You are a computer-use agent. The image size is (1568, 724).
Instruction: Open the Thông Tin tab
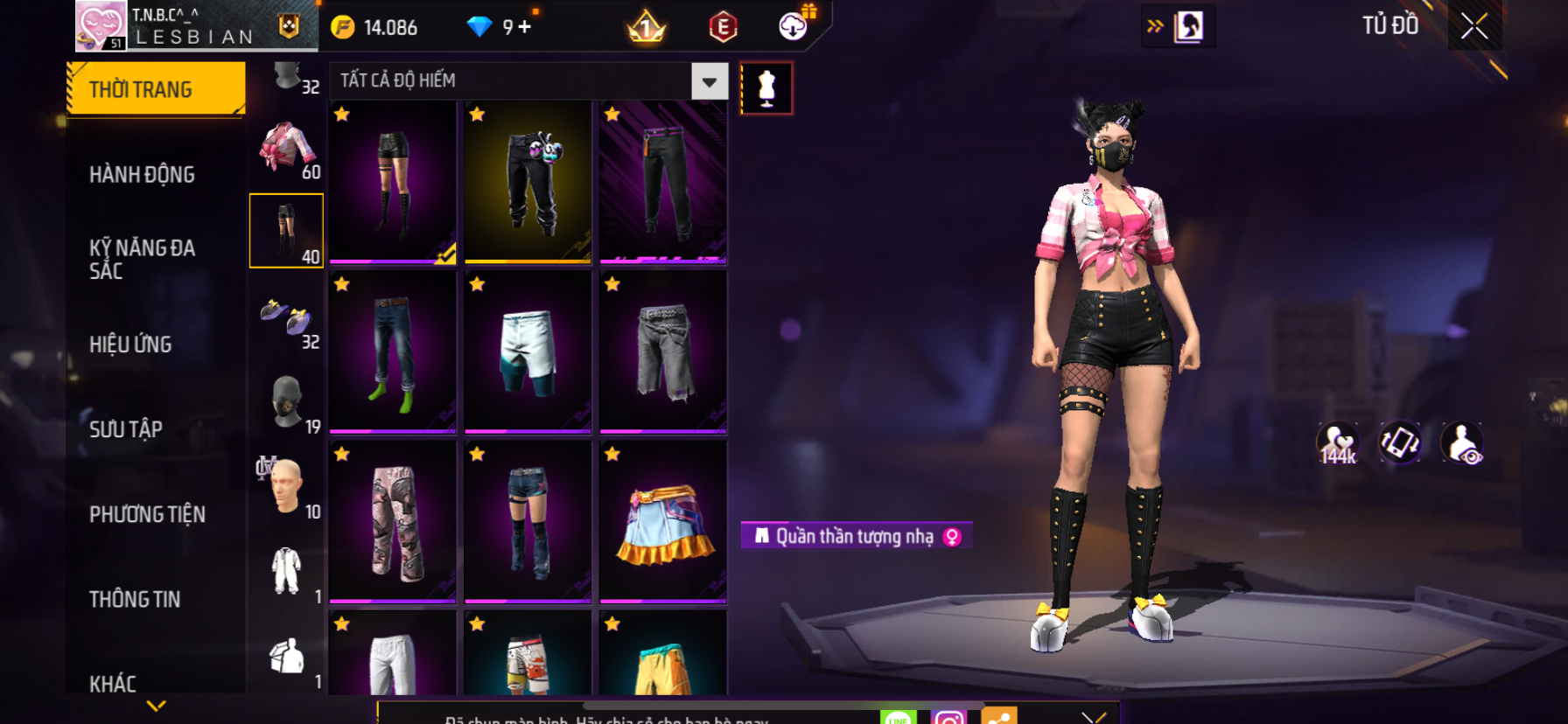pyautogui.click(x=135, y=599)
